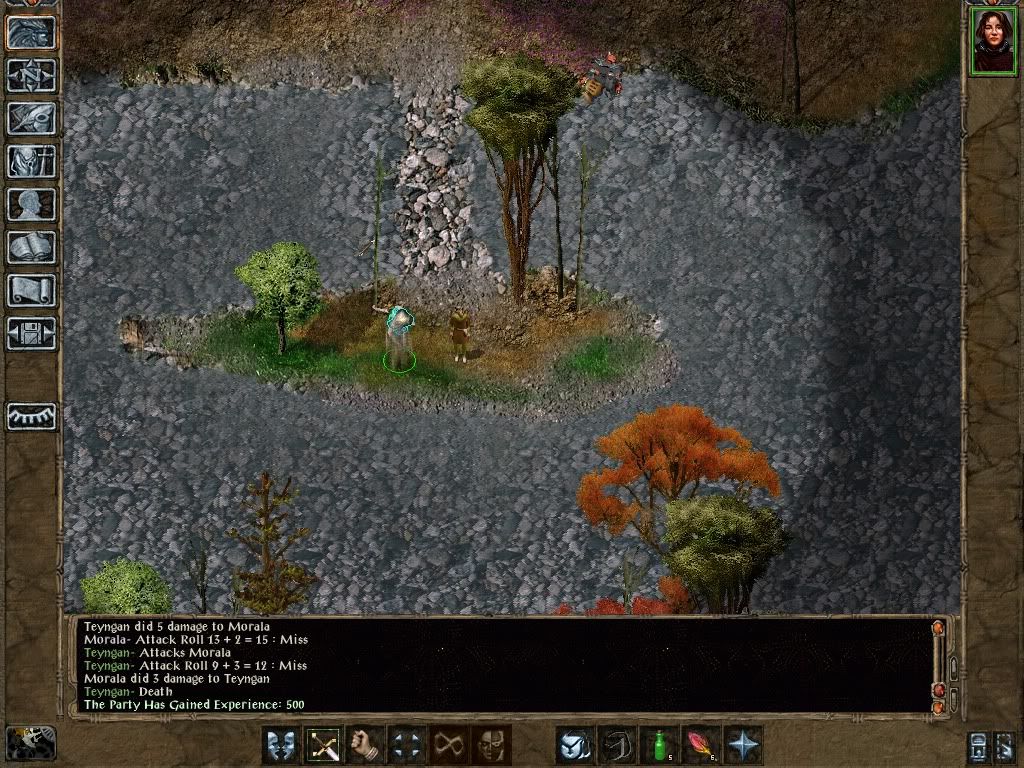This screenshot has width=1024, height=768.
Task: Open the mage spellbook
Action: pos(31,247)
